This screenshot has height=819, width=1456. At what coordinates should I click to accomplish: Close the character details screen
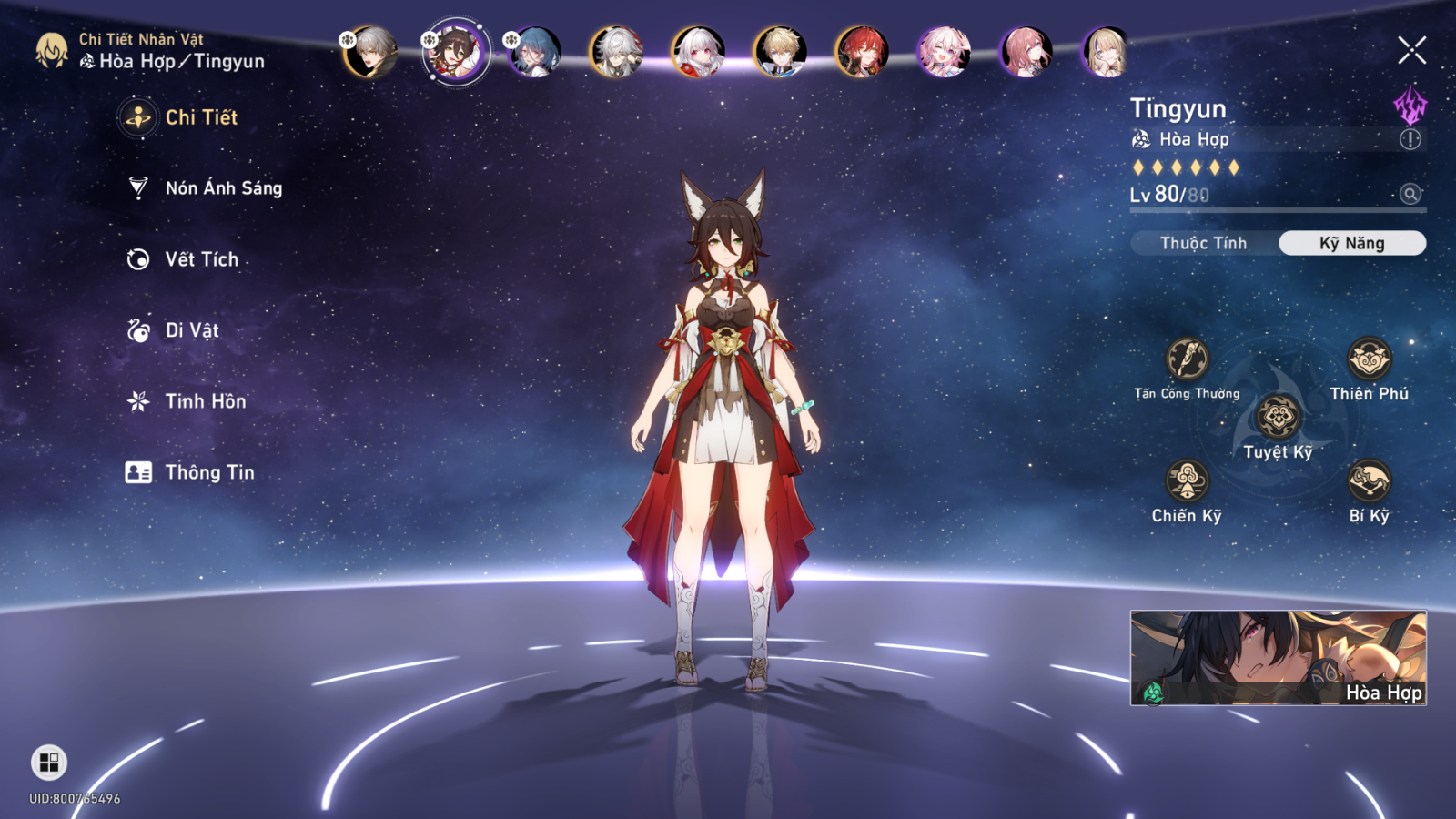pyautogui.click(x=1411, y=50)
